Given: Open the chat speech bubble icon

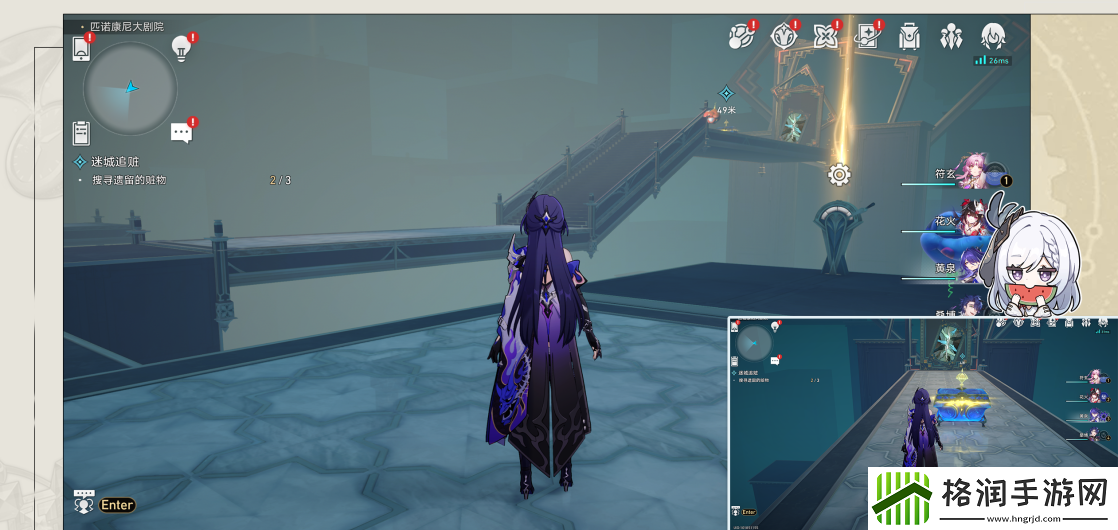Looking at the screenshot, I should [181, 132].
